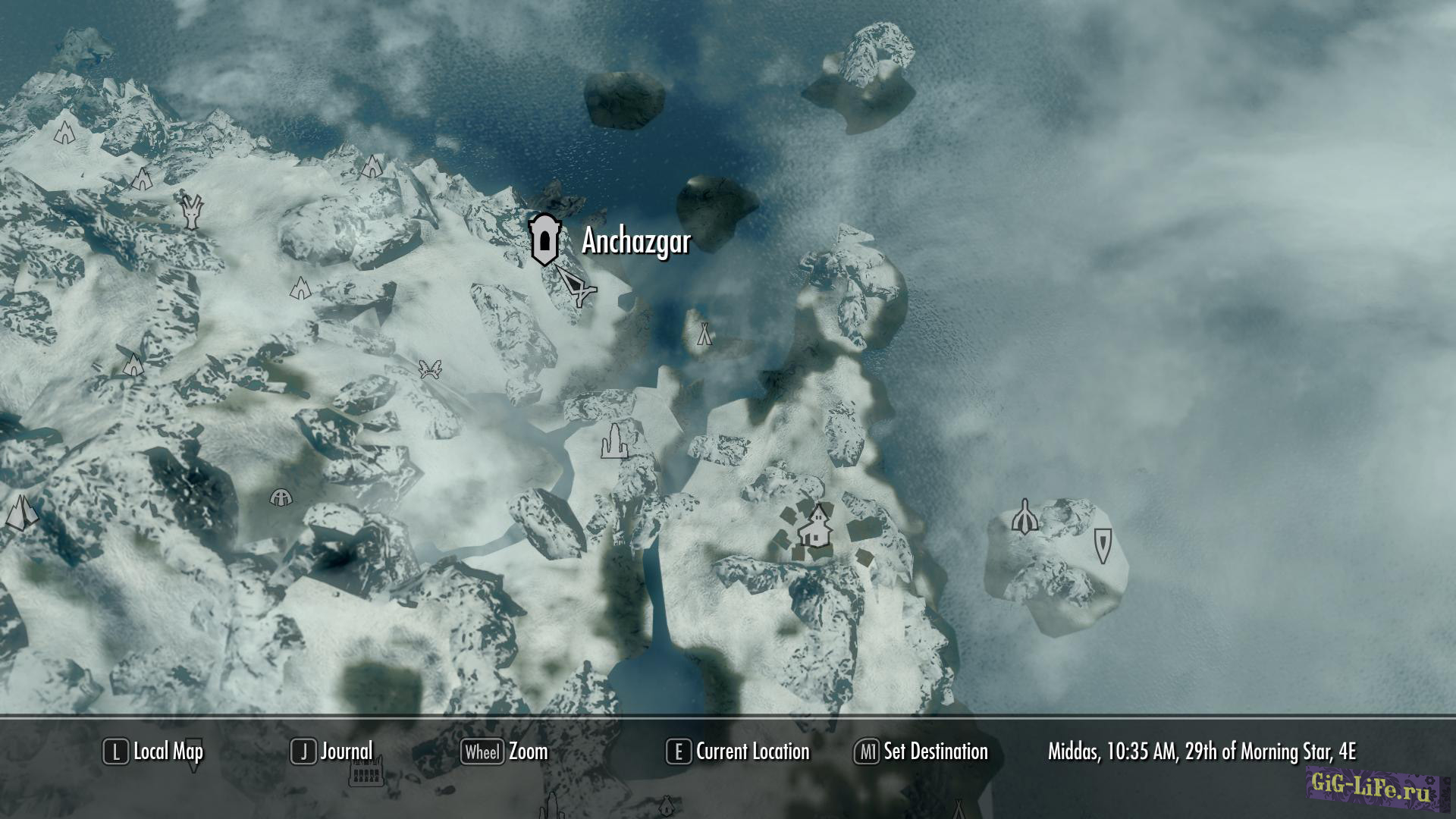This screenshot has height=819, width=1456.
Task: Center map on Current Location
Action: tap(739, 752)
